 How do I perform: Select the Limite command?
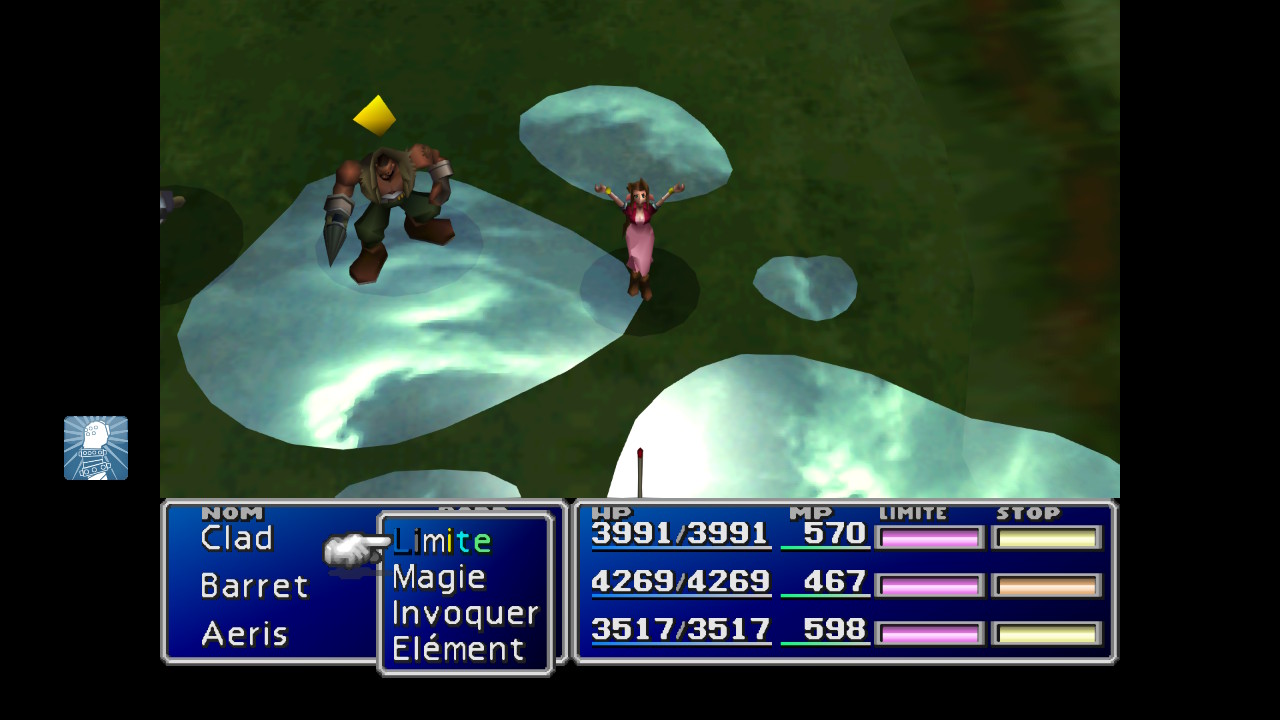[442, 541]
